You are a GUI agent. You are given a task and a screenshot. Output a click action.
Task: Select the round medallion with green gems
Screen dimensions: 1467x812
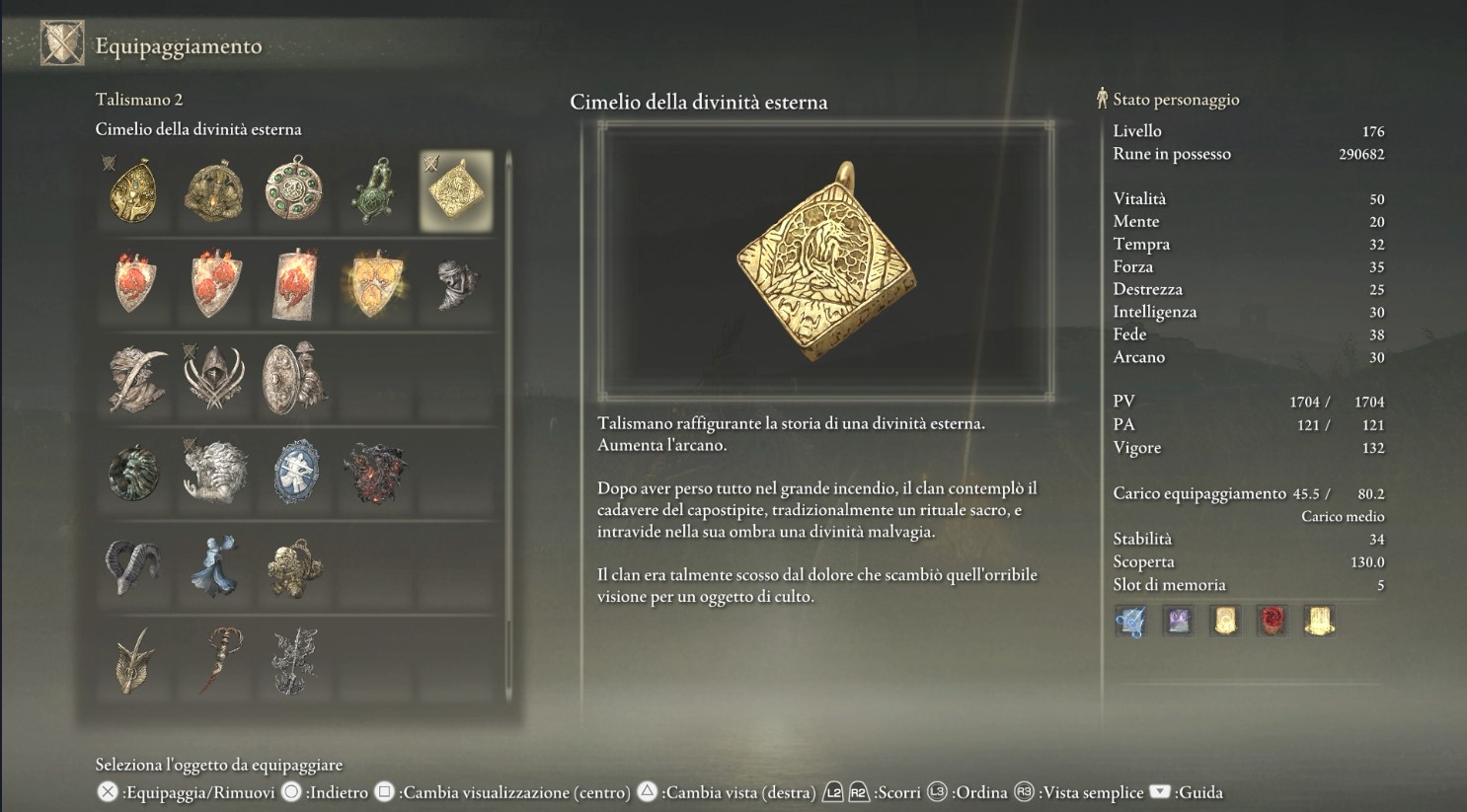294,188
